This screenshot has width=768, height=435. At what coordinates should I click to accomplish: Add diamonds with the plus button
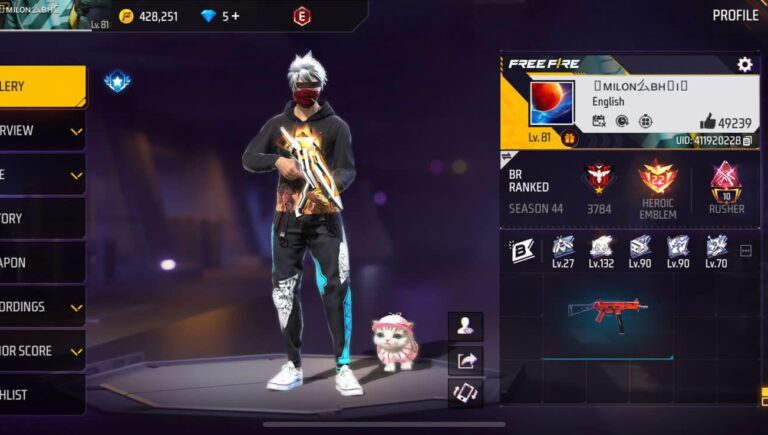pyautogui.click(x=236, y=16)
